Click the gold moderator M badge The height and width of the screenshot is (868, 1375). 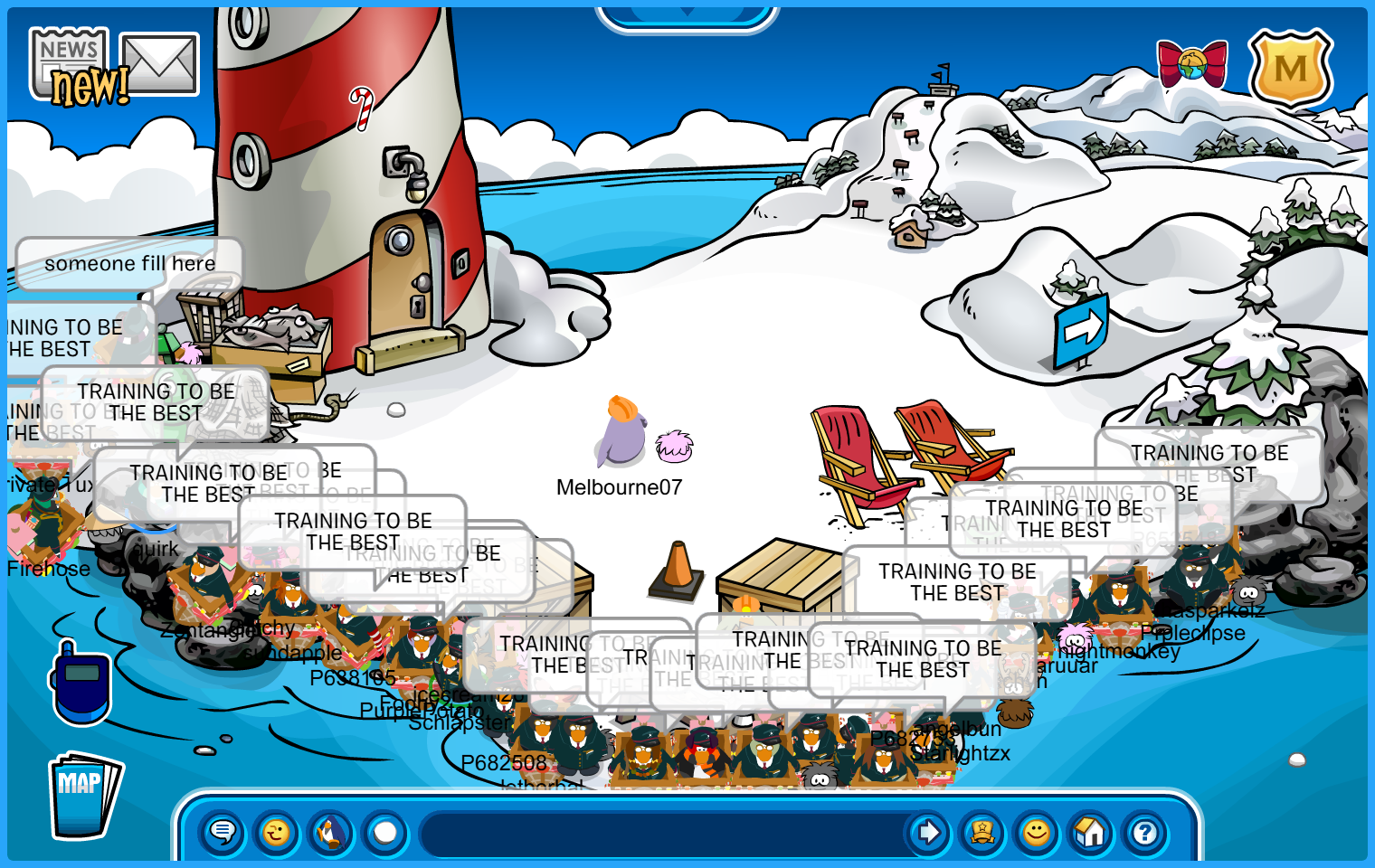[1290, 69]
